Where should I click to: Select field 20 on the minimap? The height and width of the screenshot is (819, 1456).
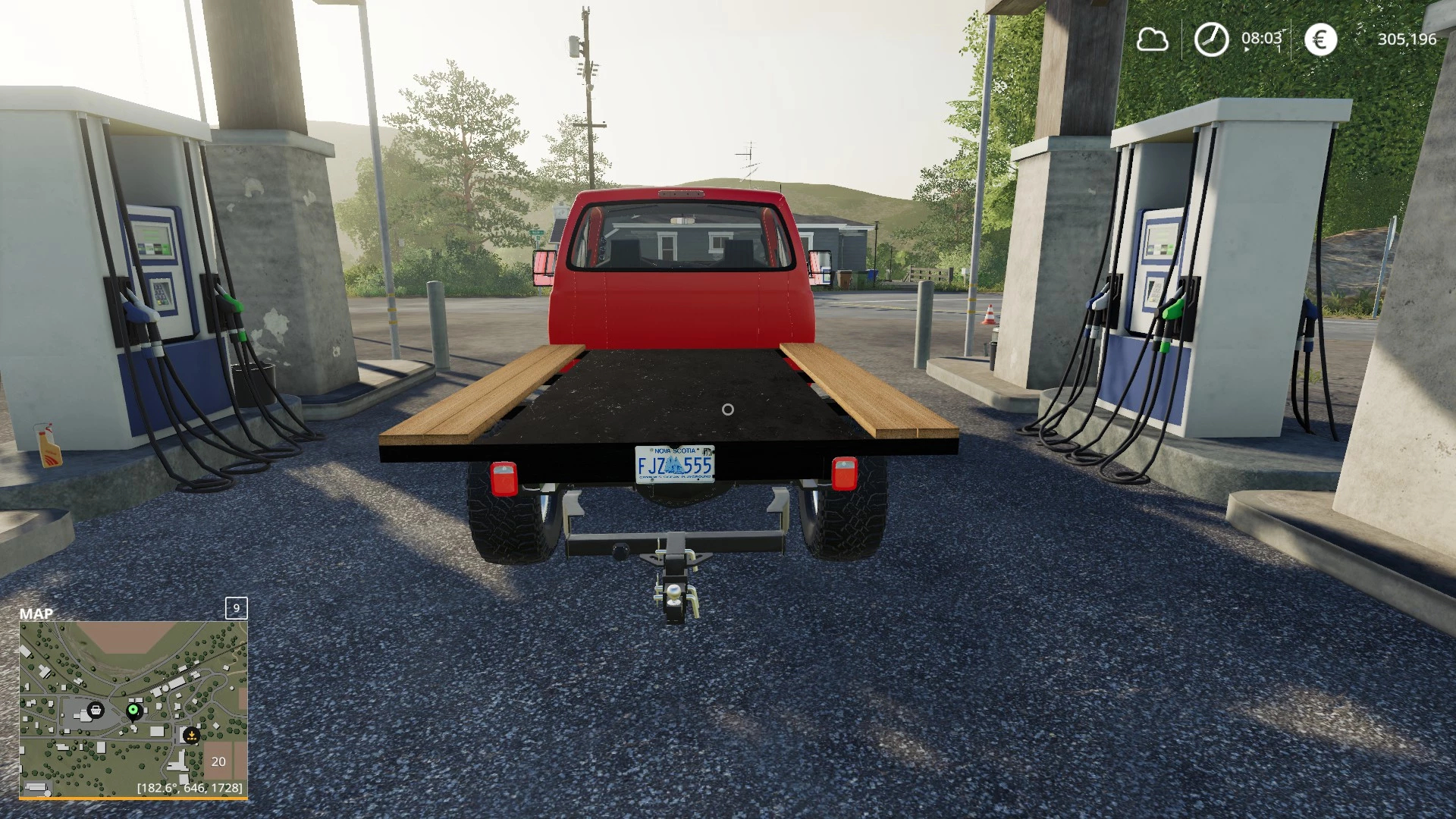pos(218,761)
